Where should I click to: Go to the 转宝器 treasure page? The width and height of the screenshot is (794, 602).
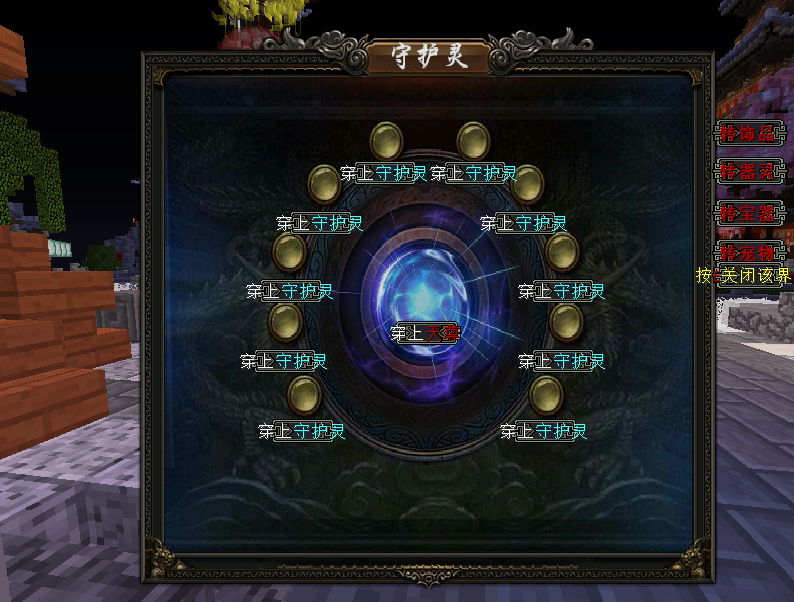[x=747, y=212]
